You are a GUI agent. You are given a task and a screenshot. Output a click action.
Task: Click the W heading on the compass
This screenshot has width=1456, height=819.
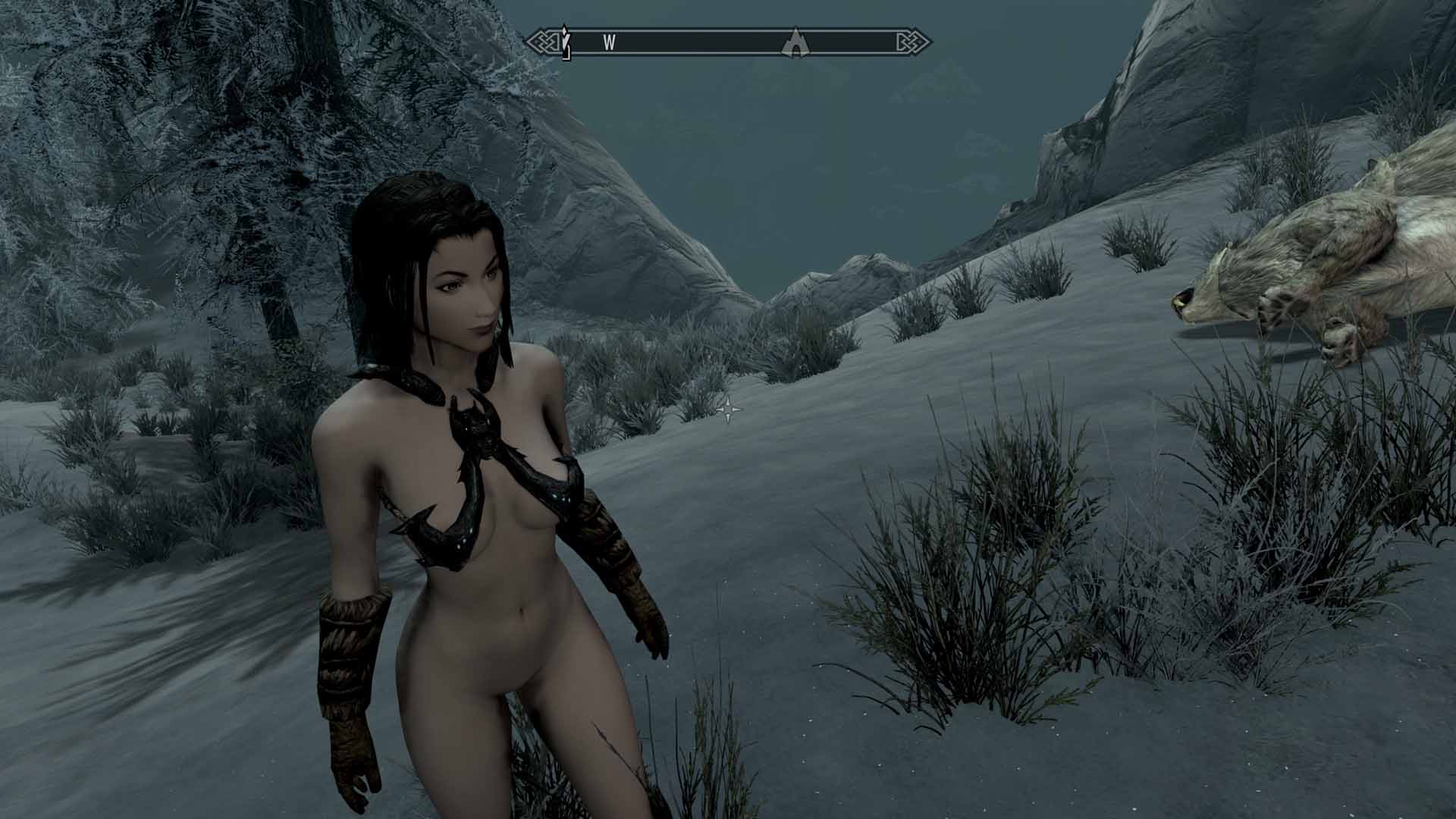pyautogui.click(x=608, y=42)
